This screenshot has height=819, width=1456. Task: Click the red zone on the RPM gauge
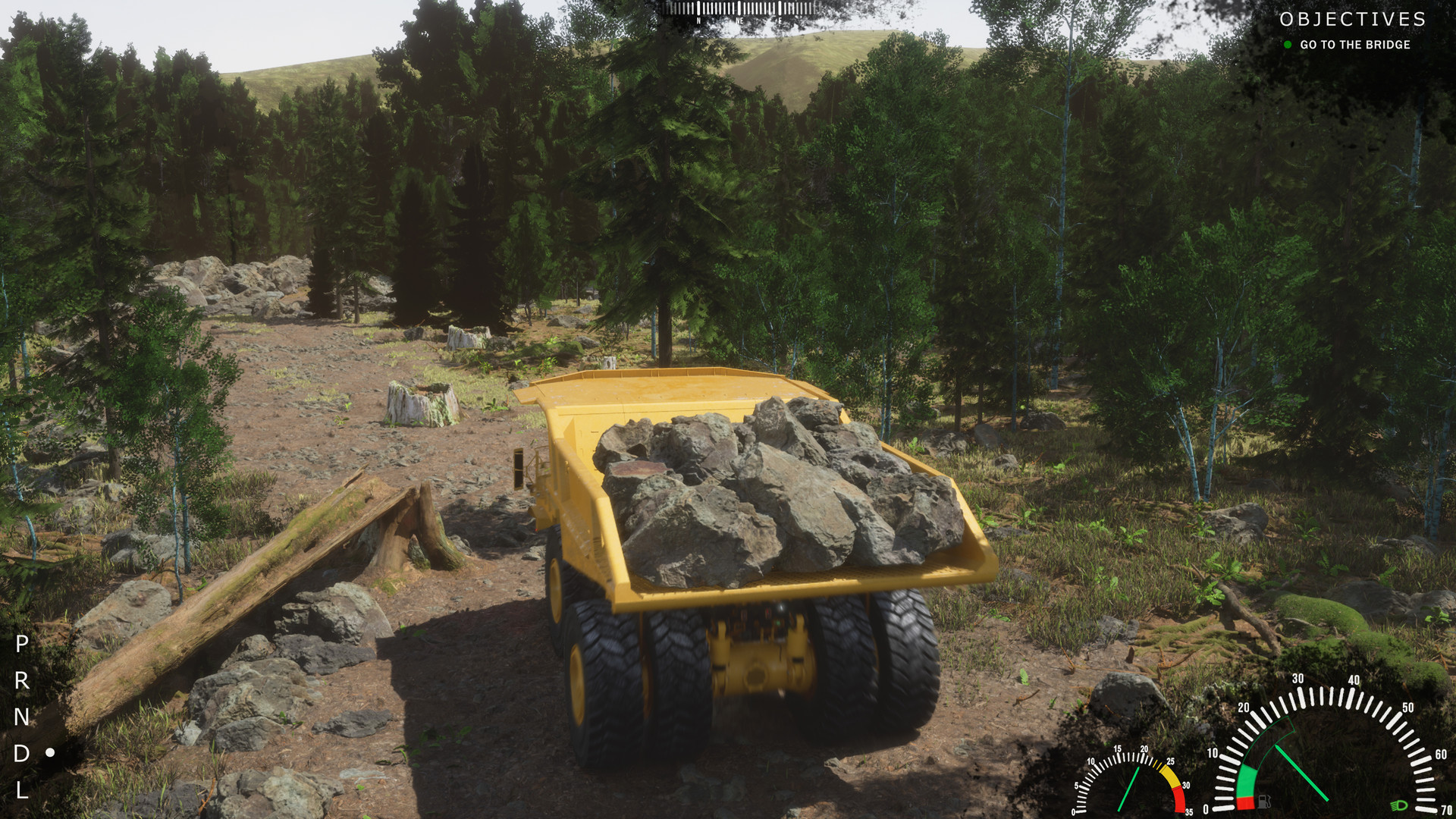point(1178,802)
